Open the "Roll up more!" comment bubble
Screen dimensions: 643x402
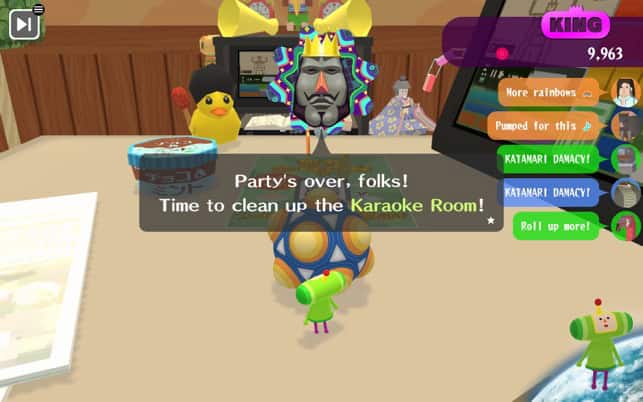pos(555,226)
